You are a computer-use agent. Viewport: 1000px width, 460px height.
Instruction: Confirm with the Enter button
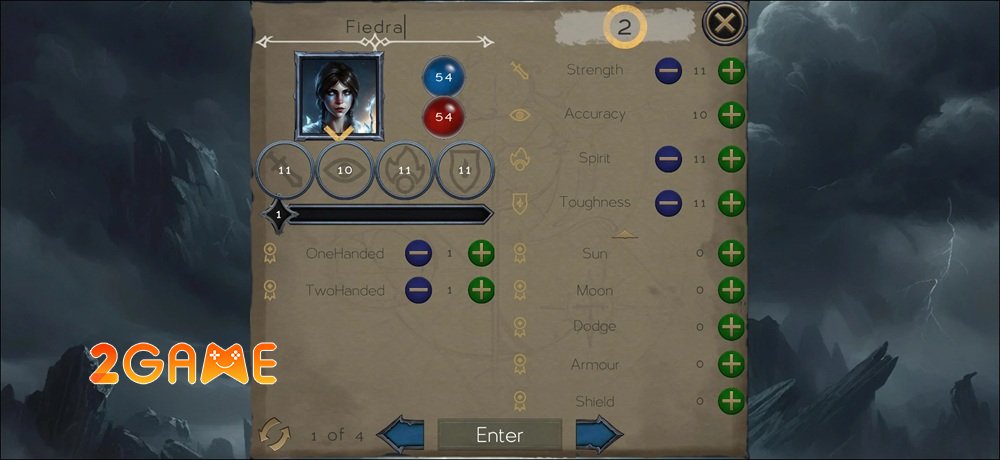tap(499, 435)
